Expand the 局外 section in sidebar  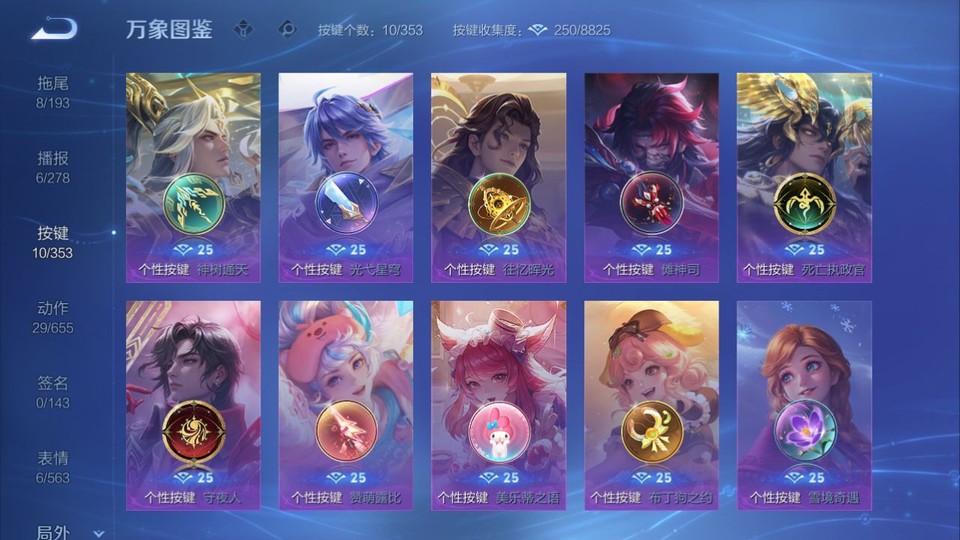pyautogui.click(x=60, y=532)
